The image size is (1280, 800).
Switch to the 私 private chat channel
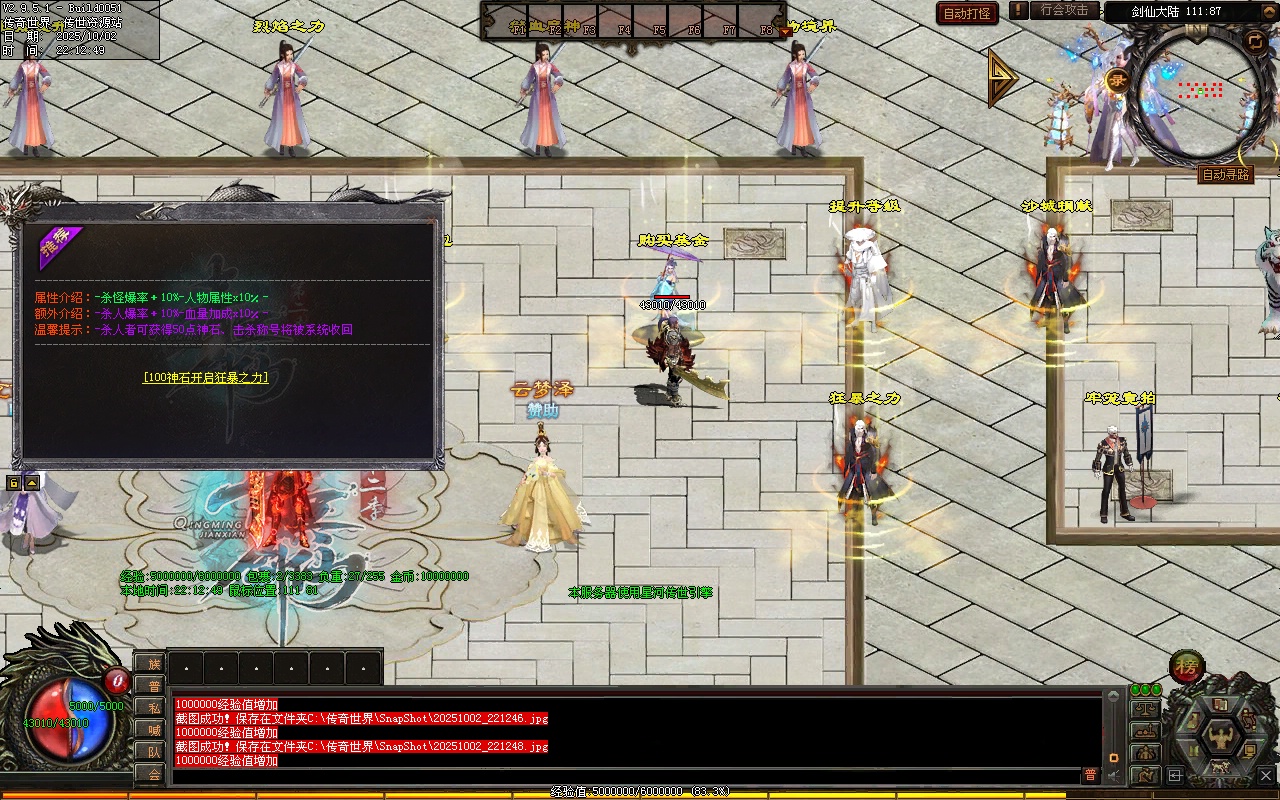(x=153, y=708)
